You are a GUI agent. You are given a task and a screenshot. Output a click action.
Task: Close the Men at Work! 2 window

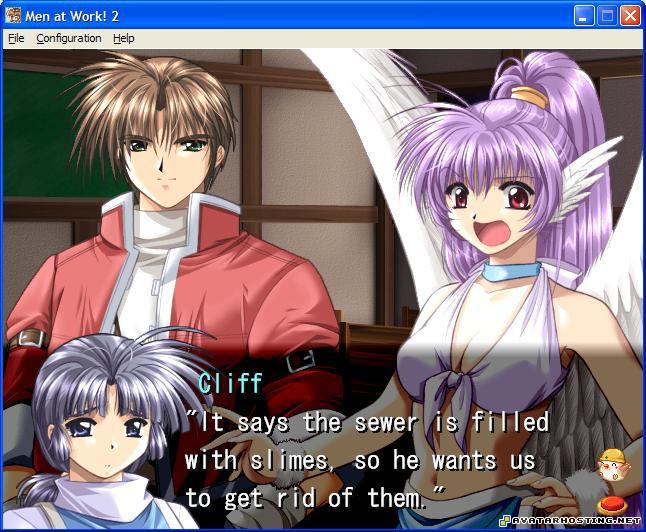[630, 15]
